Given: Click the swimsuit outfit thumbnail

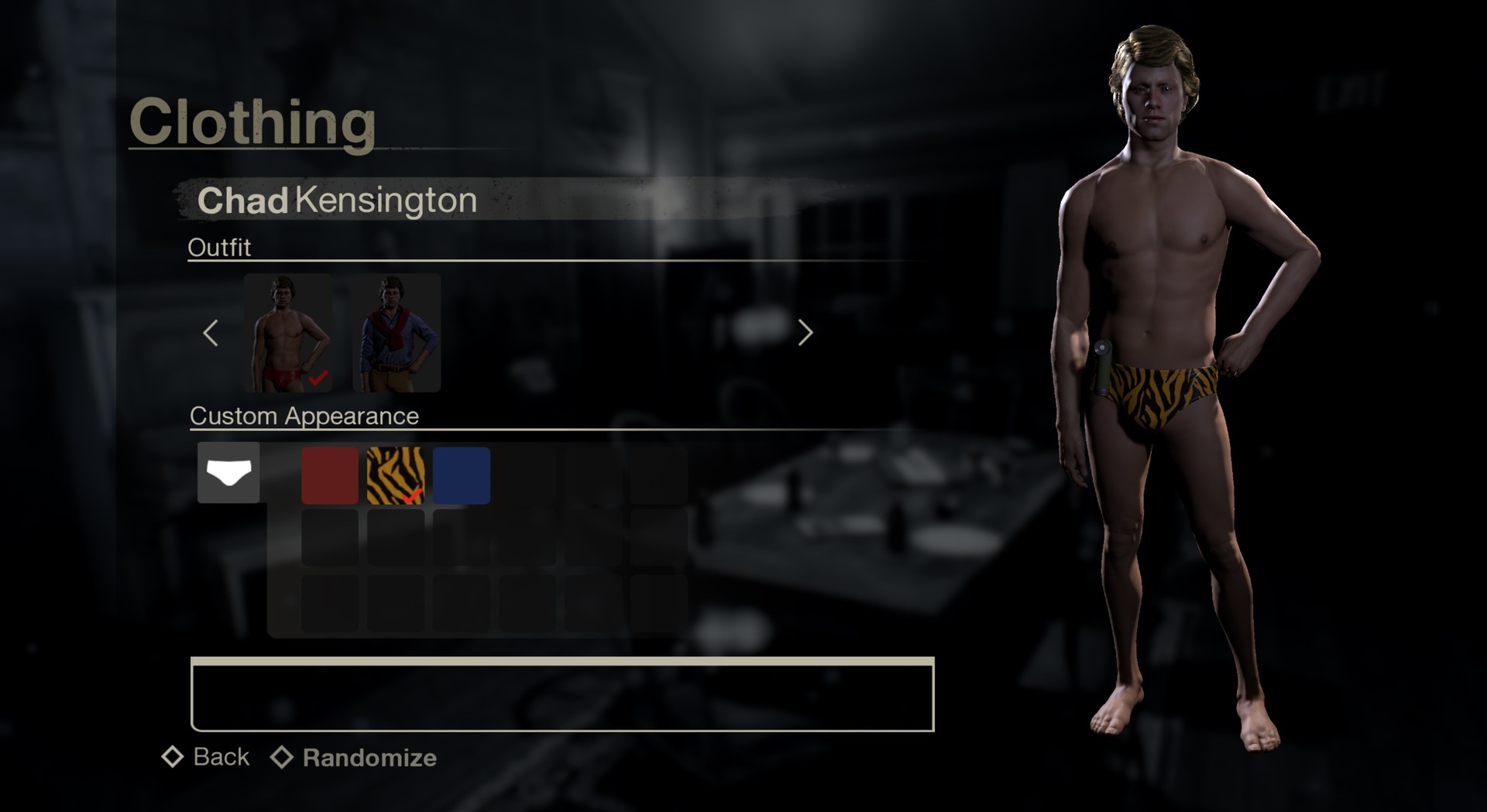Looking at the screenshot, I should pos(289,334).
